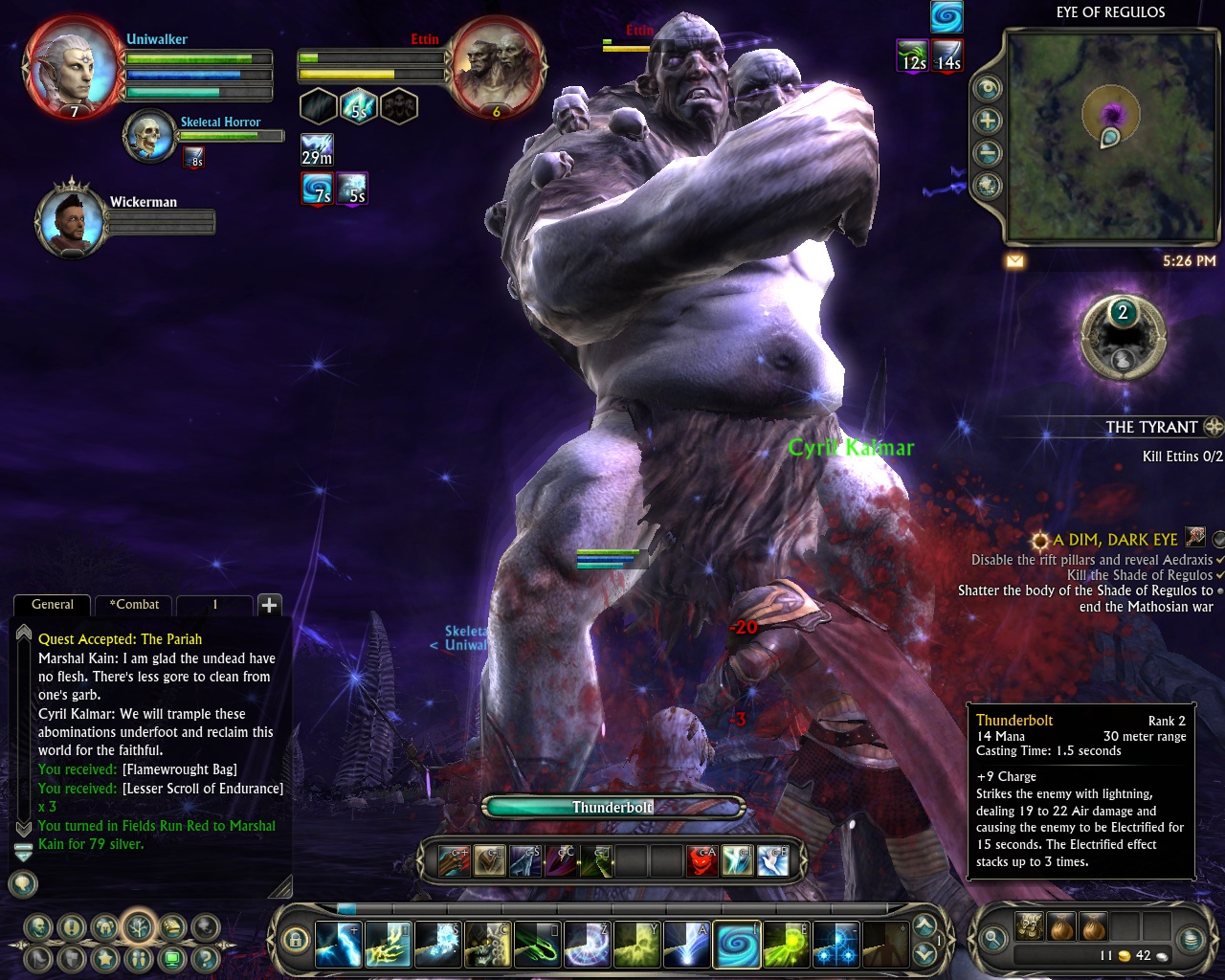Select the General chat tab
This screenshot has height=980, width=1225.
click(x=53, y=605)
